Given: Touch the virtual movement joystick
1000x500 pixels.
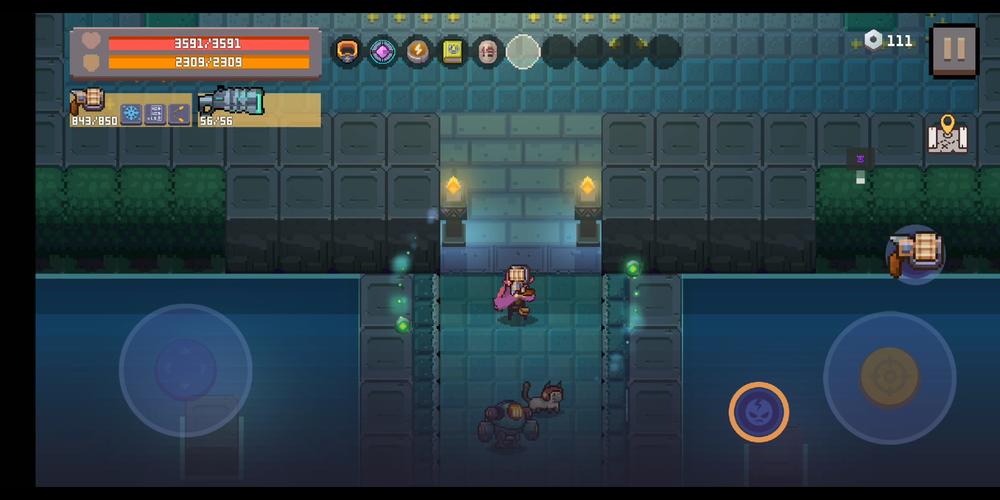Looking at the screenshot, I should click(185, 369).
